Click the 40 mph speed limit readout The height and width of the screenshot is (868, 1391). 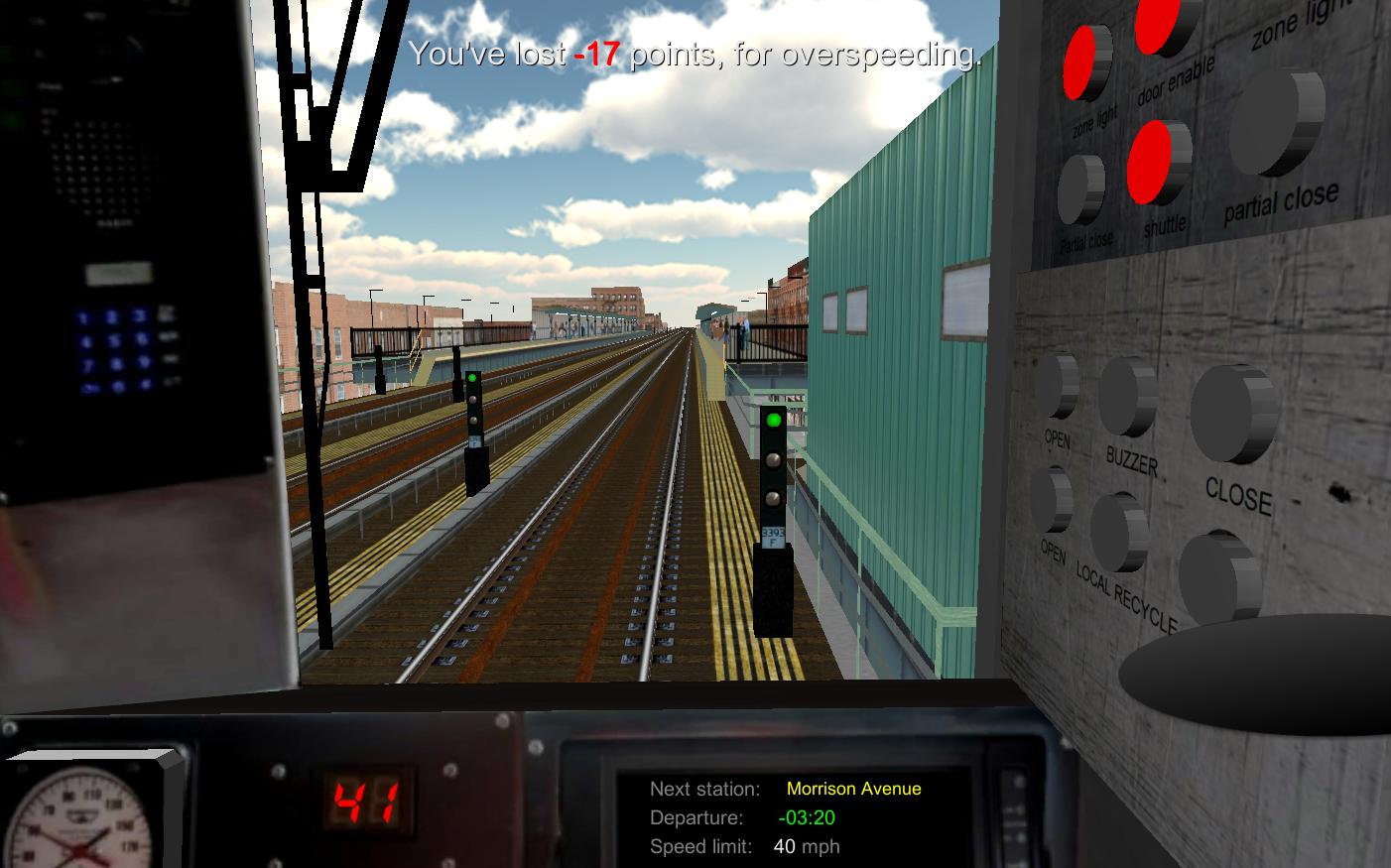806,847
